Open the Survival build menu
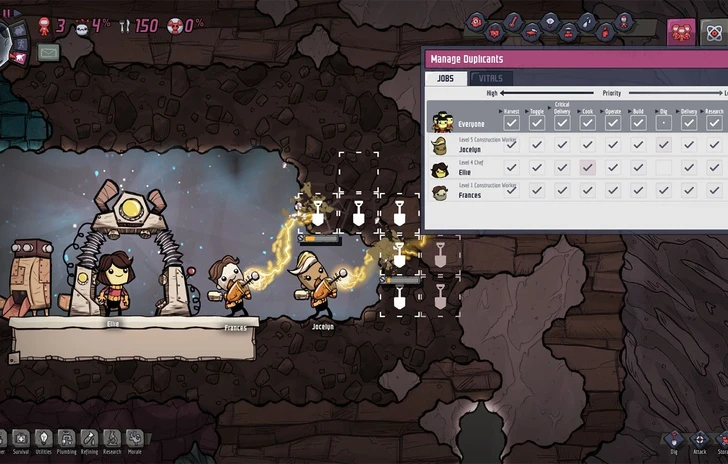Viewport: 728px width, 464px height. (21, 438)
